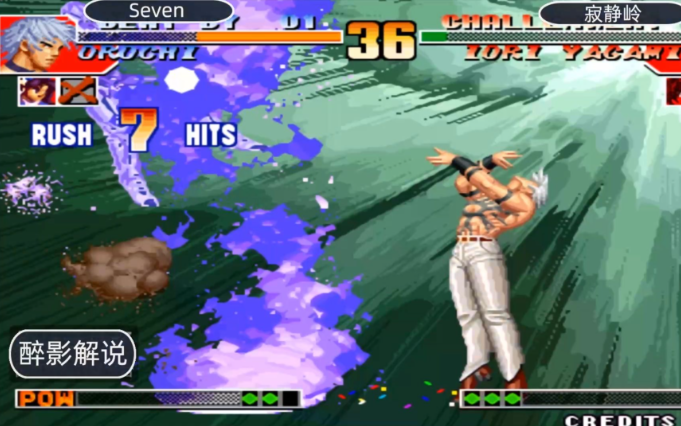The image size is (681, 426).
Task: Click the crossed-out defeated teammate icon
Action: (x=77, y=92)
